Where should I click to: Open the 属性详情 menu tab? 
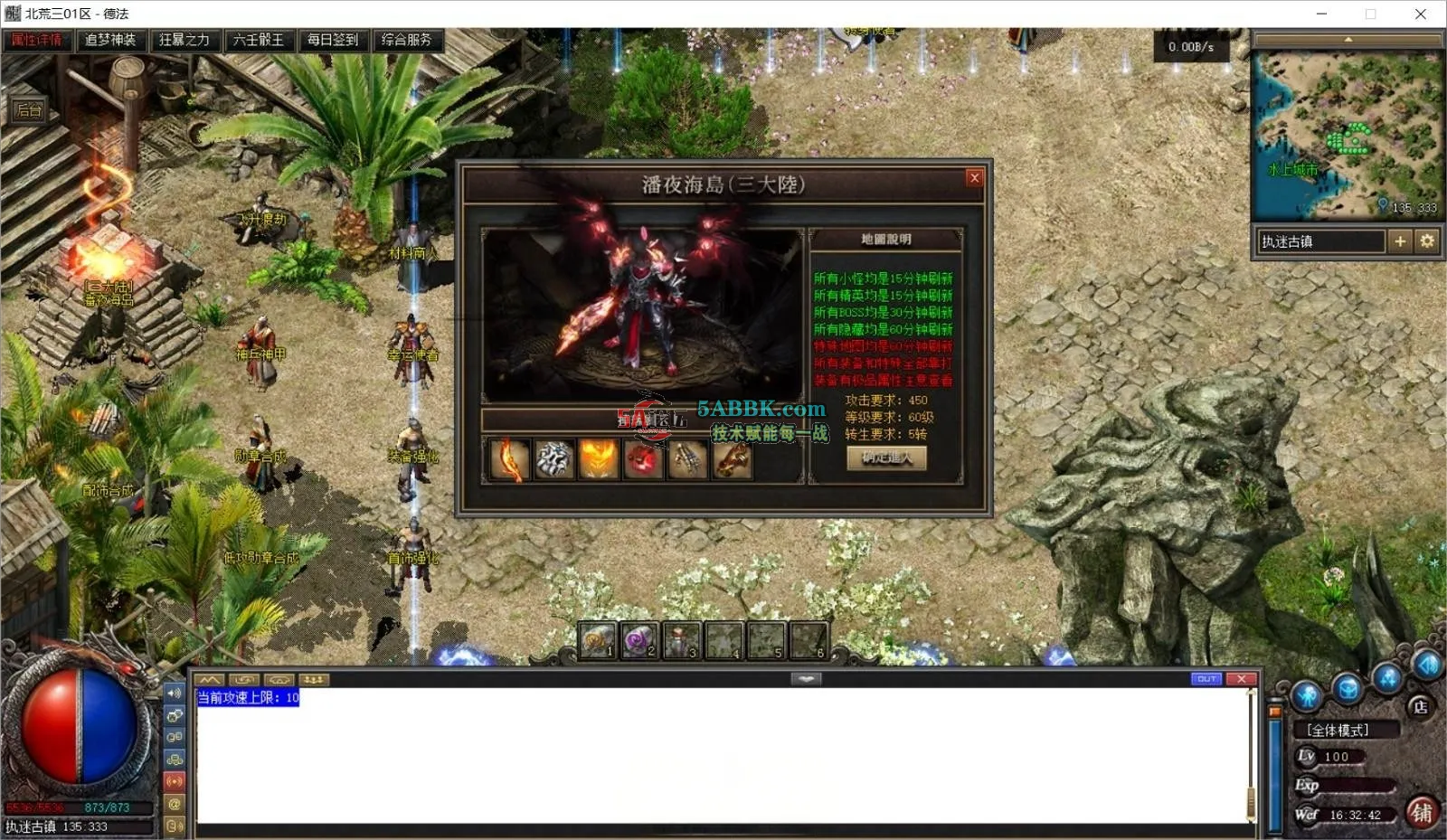click(x=36, y=40)
